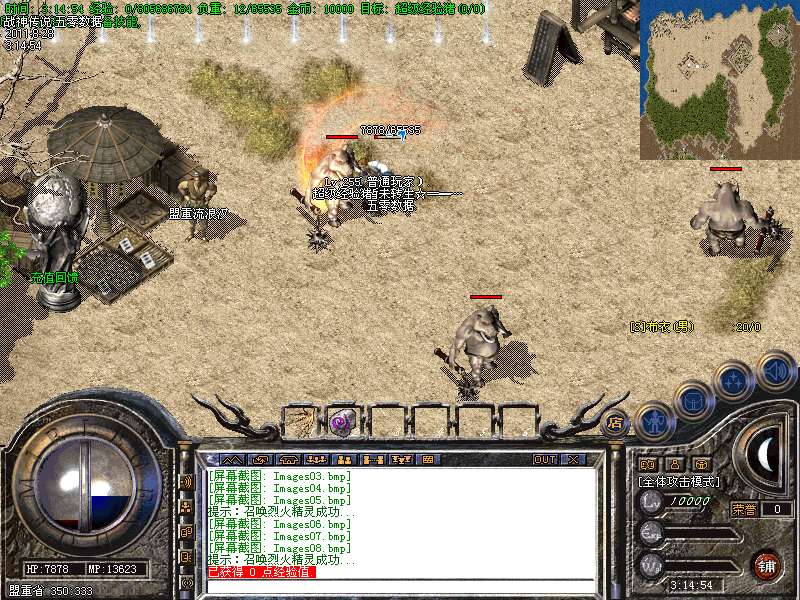Open the stall with the red 铺 button
This screenshot has height=600, width=800.
[x=767, y=565]
